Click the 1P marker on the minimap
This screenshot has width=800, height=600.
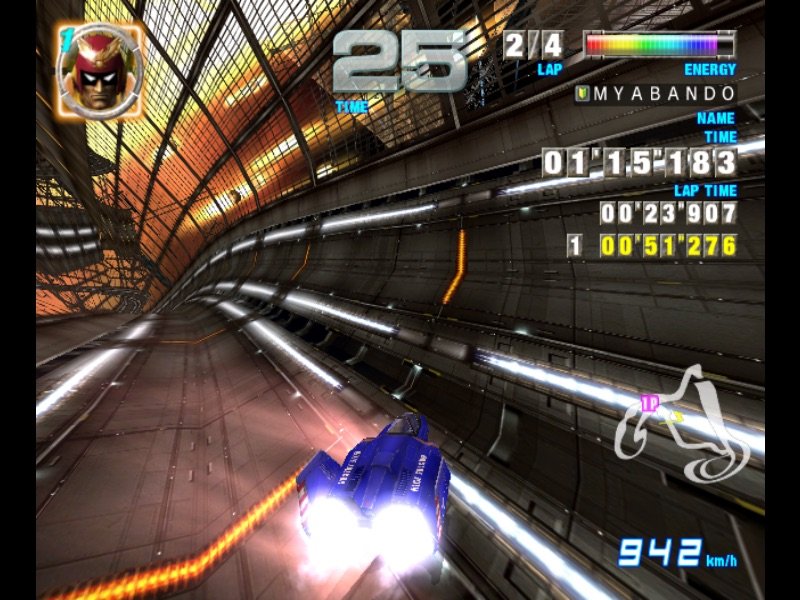(x=649, y=403)
